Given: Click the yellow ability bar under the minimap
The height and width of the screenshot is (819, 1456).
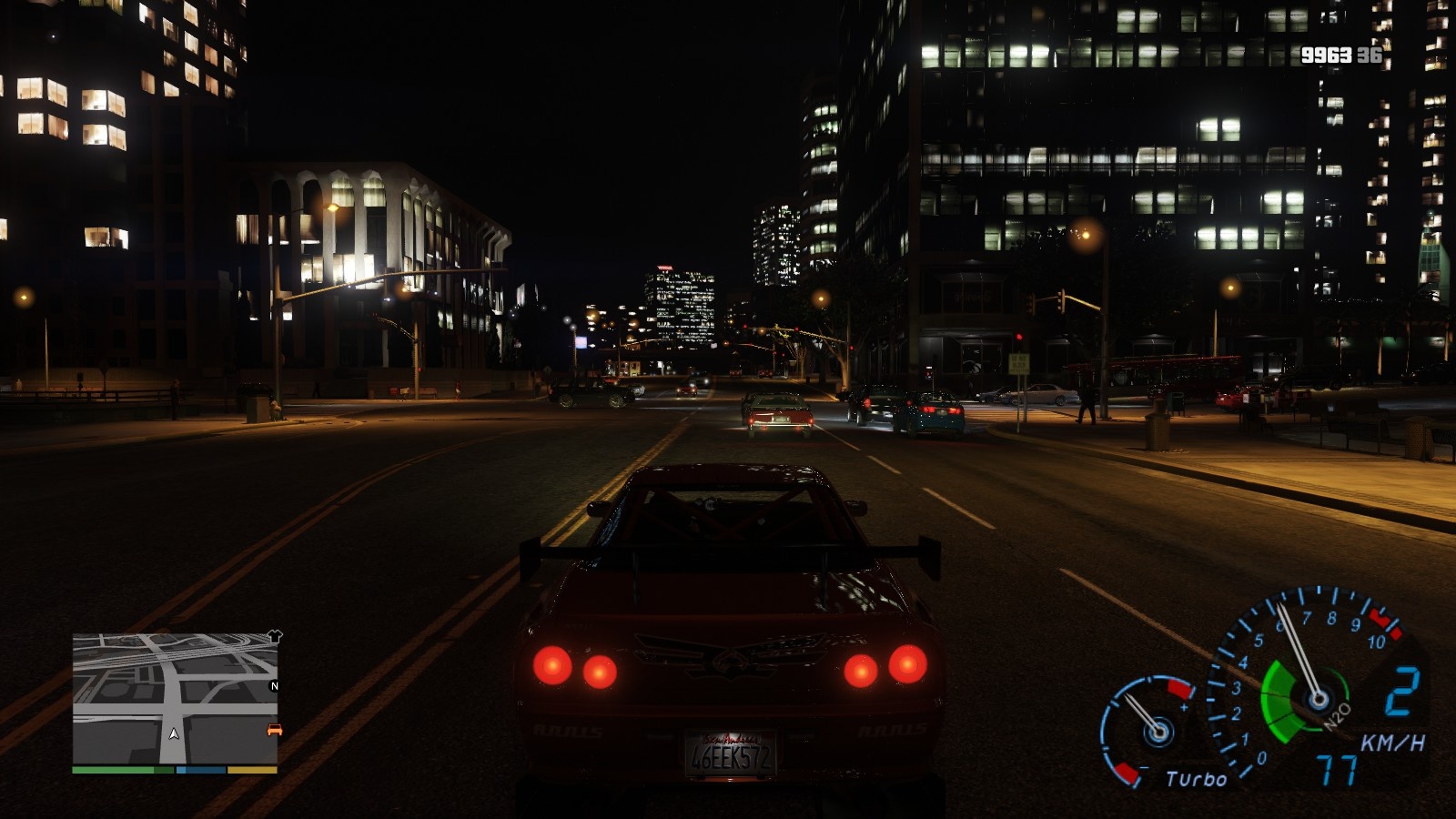Looking at the screenshot, I should (251, 769).
